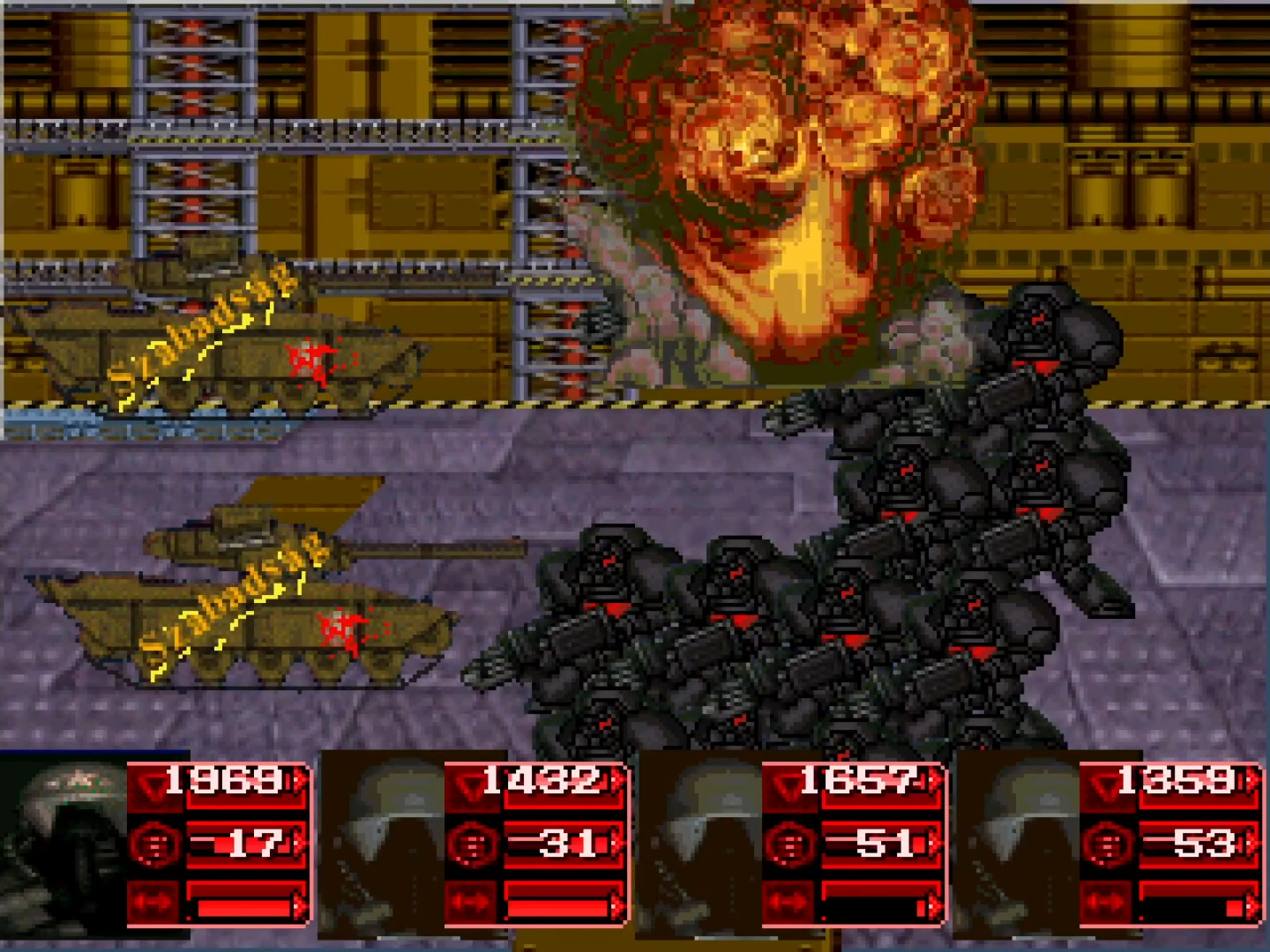This screenshot has height=952, width=1270.
Task: Select the soldier portrait beside 1432 HP
Action: tap(381, 842)
